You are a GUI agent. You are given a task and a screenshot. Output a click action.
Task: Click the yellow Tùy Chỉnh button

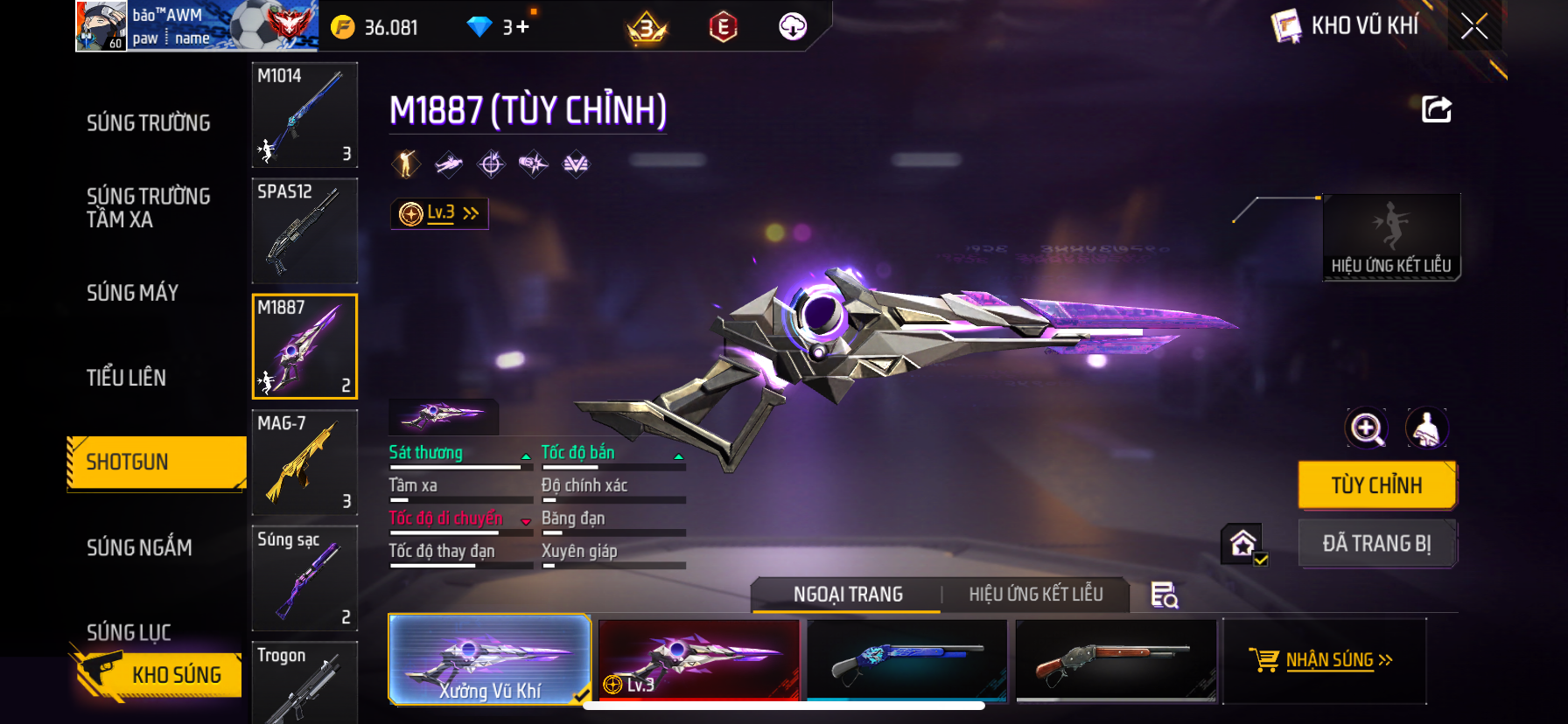(1376, 485)
